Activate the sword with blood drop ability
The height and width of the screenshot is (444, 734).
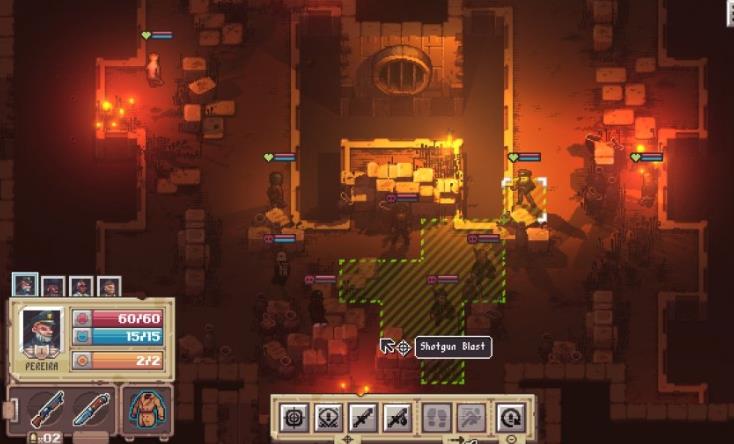point(396,416)
